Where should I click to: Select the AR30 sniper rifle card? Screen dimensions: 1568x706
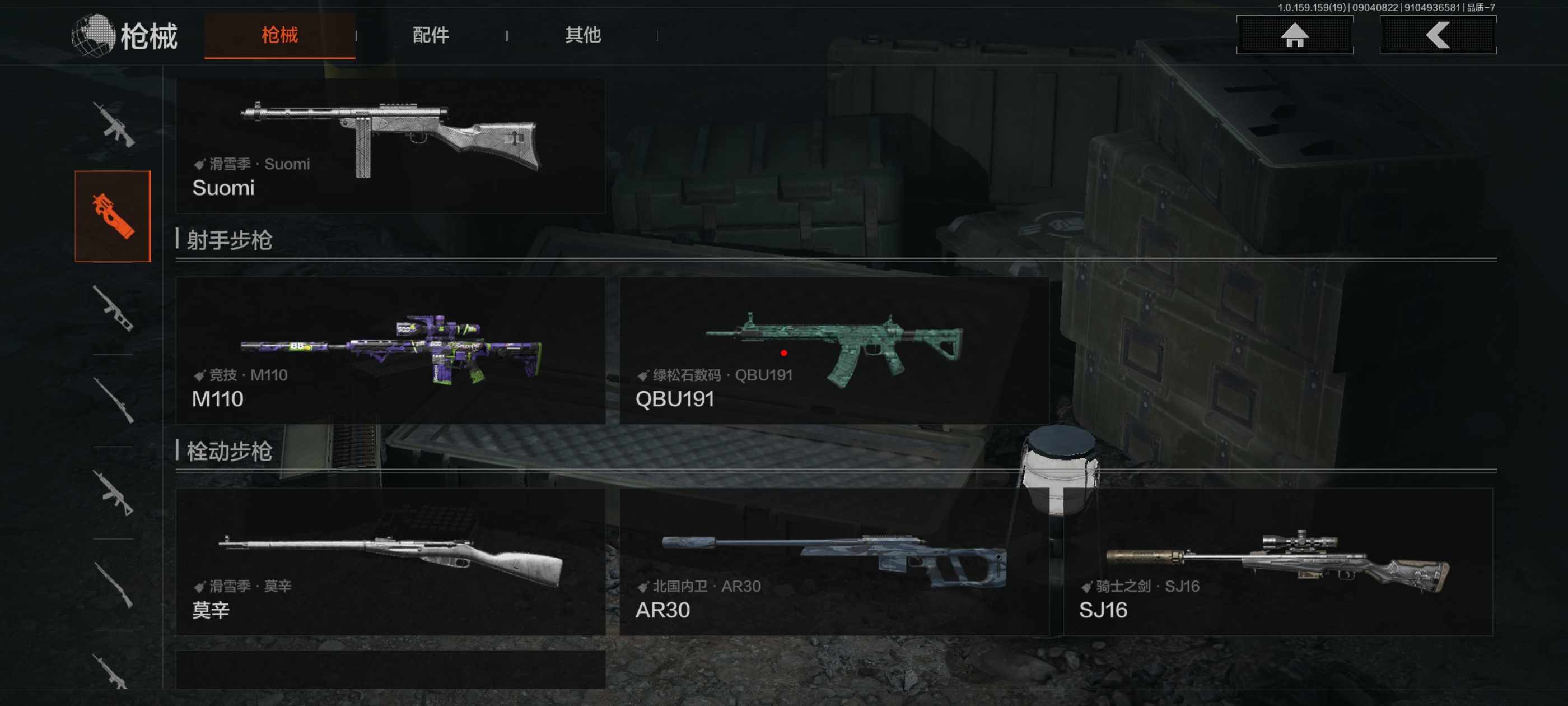tap(833, 561)
